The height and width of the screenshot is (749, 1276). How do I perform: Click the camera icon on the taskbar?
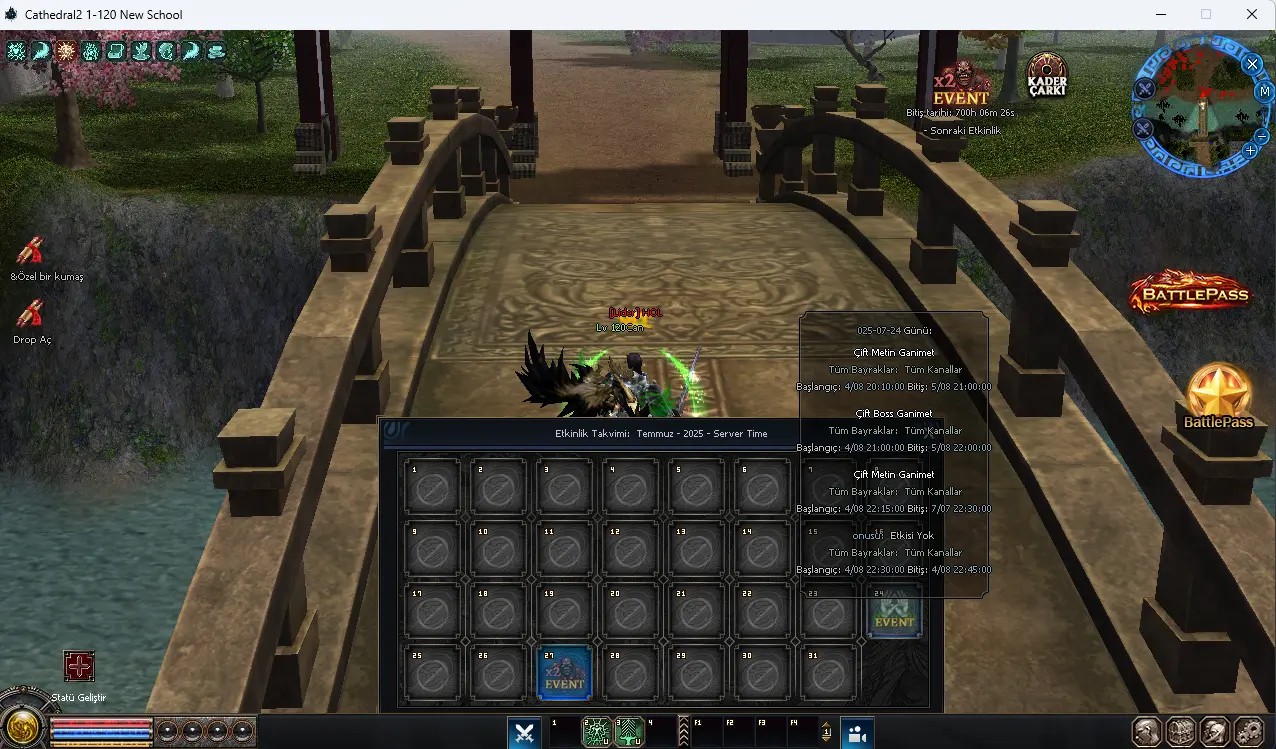click(857, 733)
